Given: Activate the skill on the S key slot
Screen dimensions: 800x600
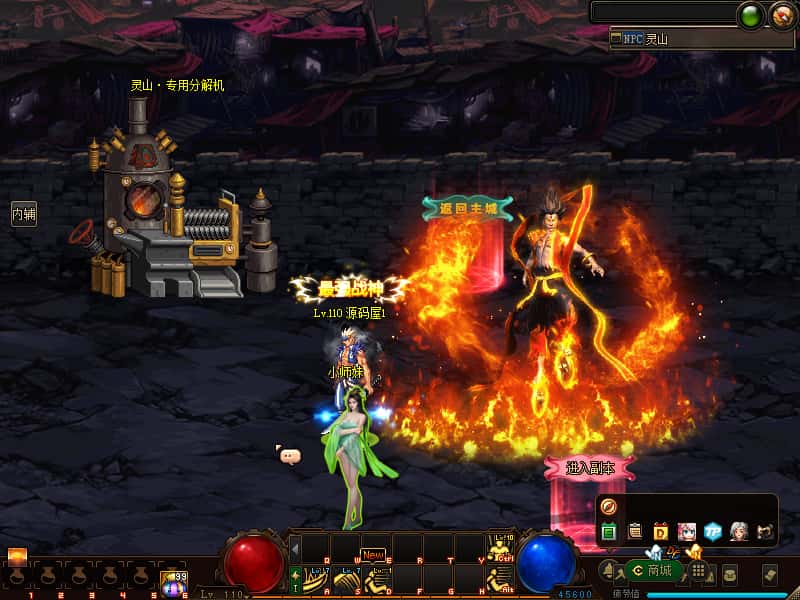Looking at the screenshot, I should [x=346, y=579].
